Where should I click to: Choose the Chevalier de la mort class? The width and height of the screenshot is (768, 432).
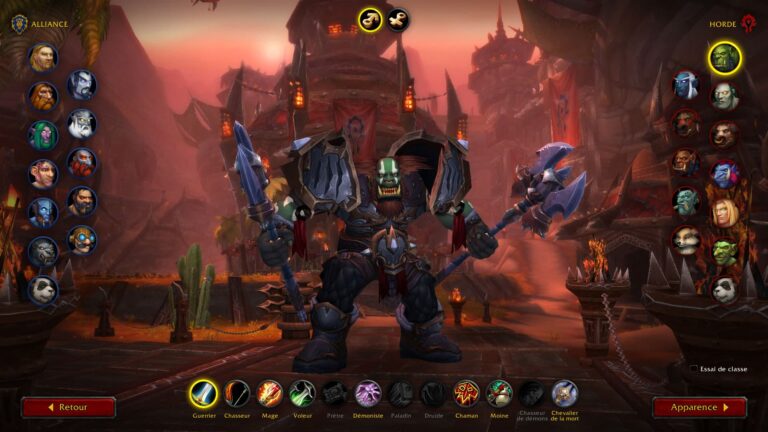coord(564,393)
